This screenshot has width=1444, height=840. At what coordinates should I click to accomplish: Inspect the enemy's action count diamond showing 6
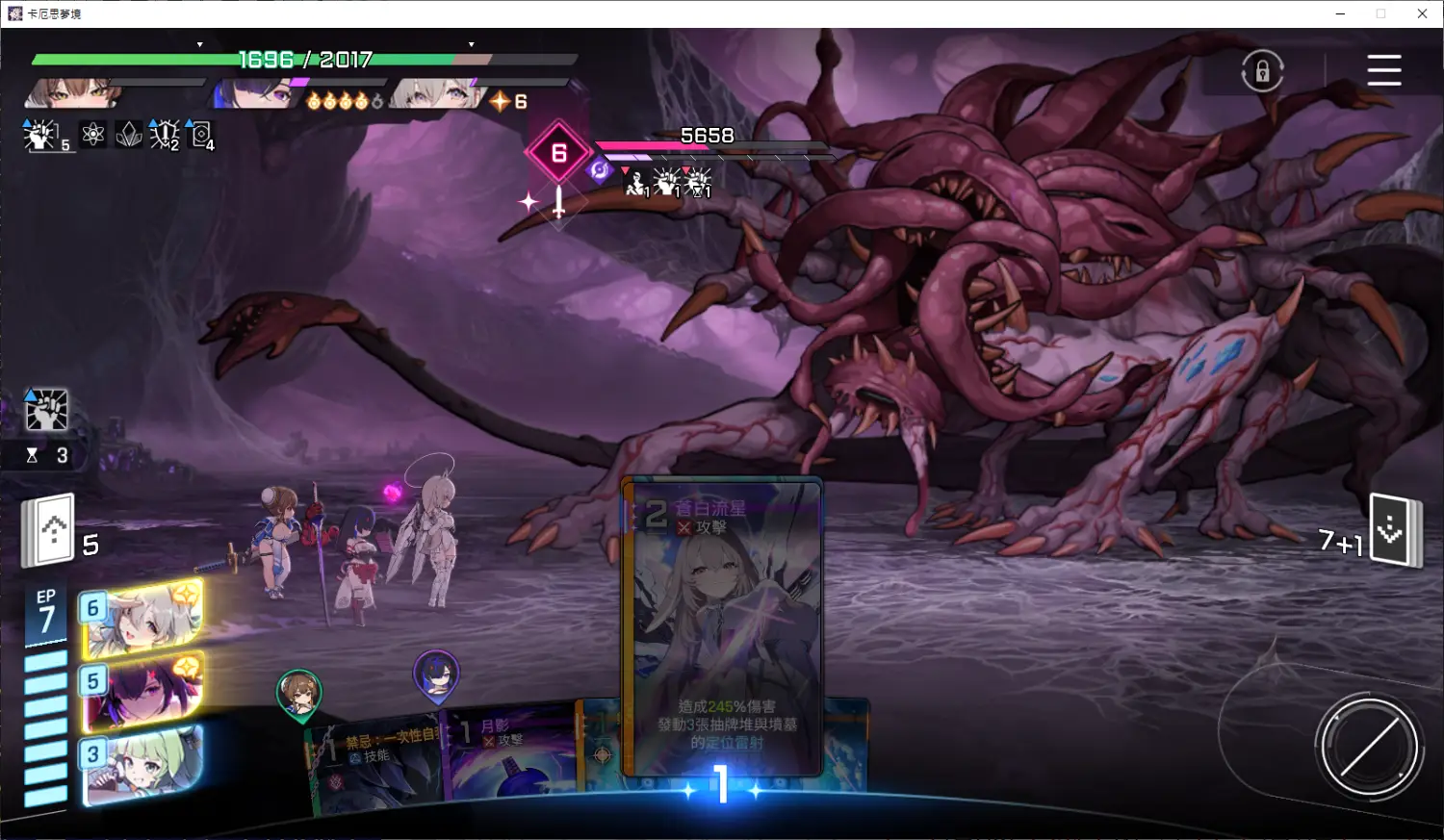(558, 153)
